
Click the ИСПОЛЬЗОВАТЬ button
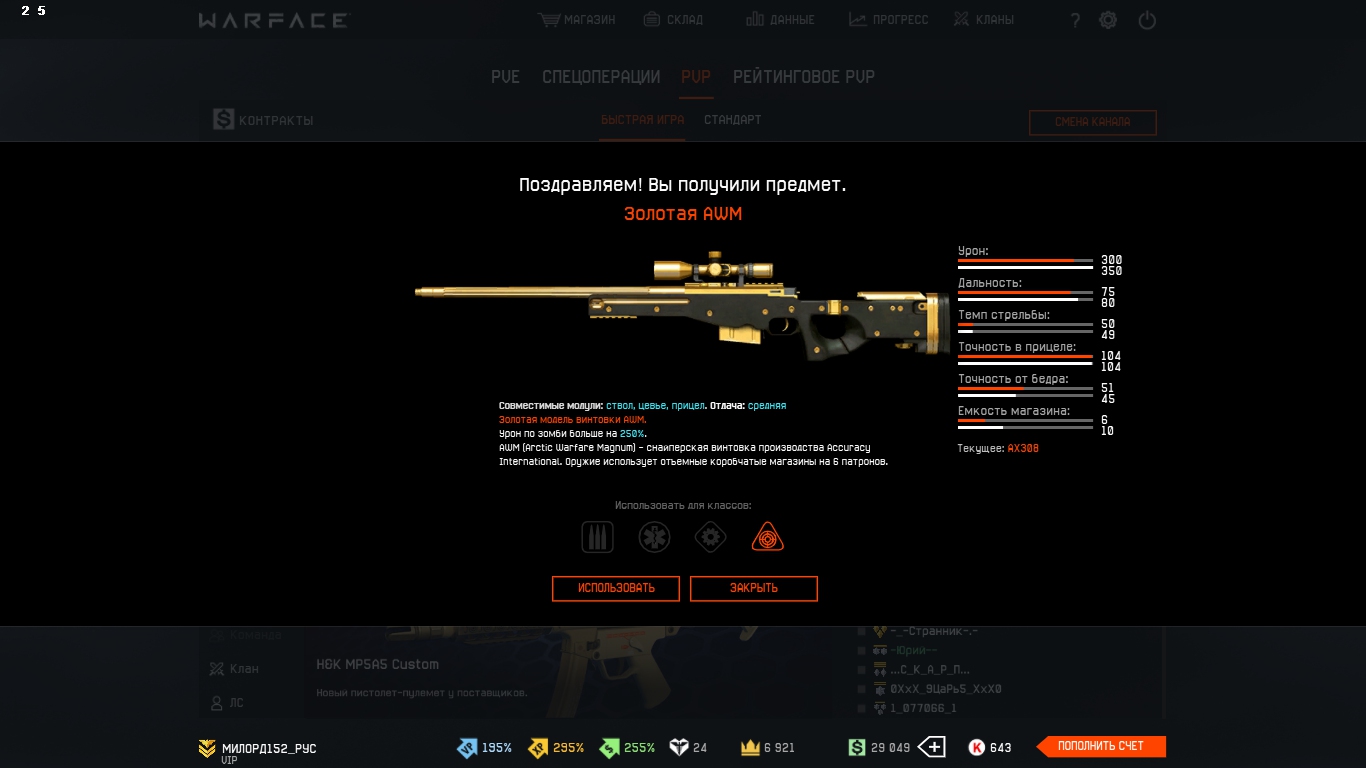coord(616,588)
